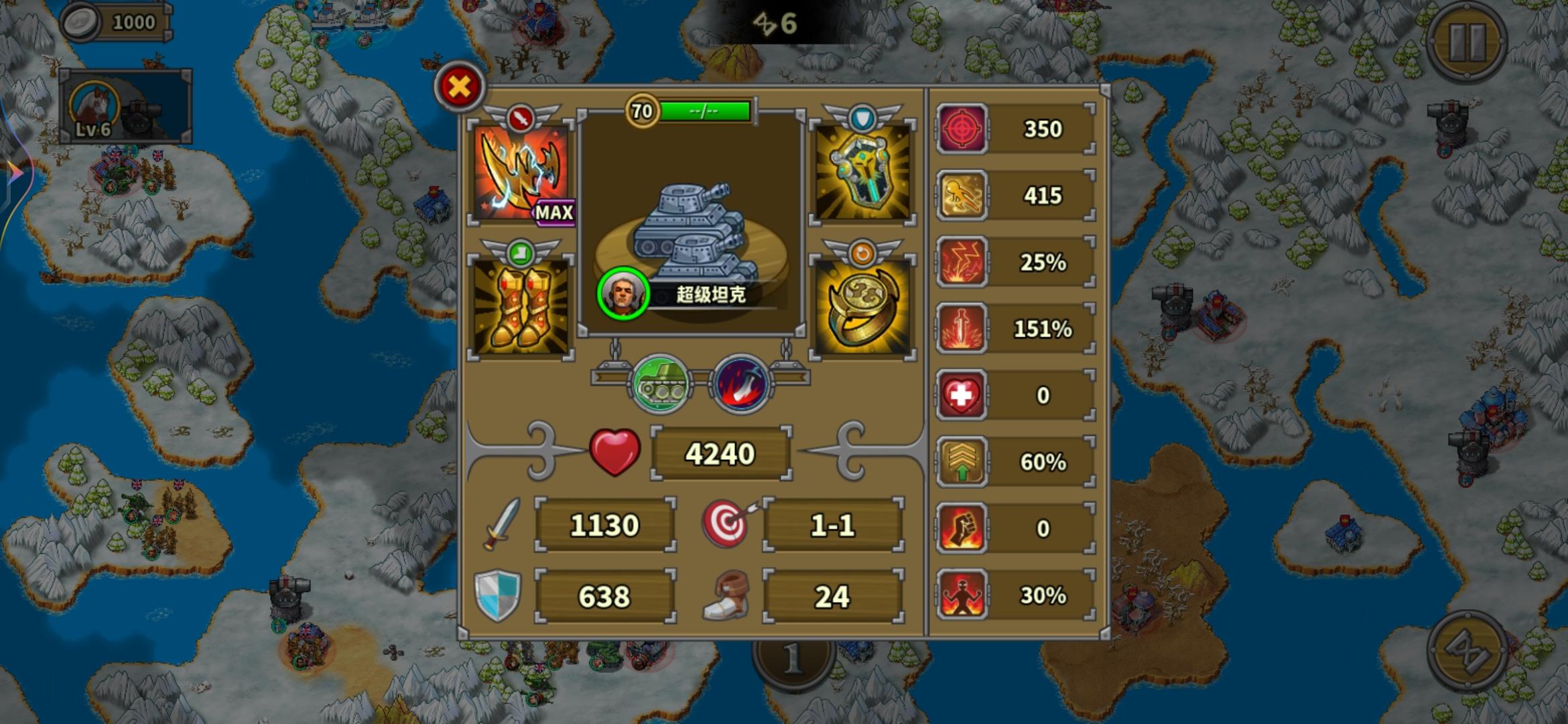The width and height of the screenshot is (1568, 724).
Task: Select the health cross stat icon
Action: 963,396
